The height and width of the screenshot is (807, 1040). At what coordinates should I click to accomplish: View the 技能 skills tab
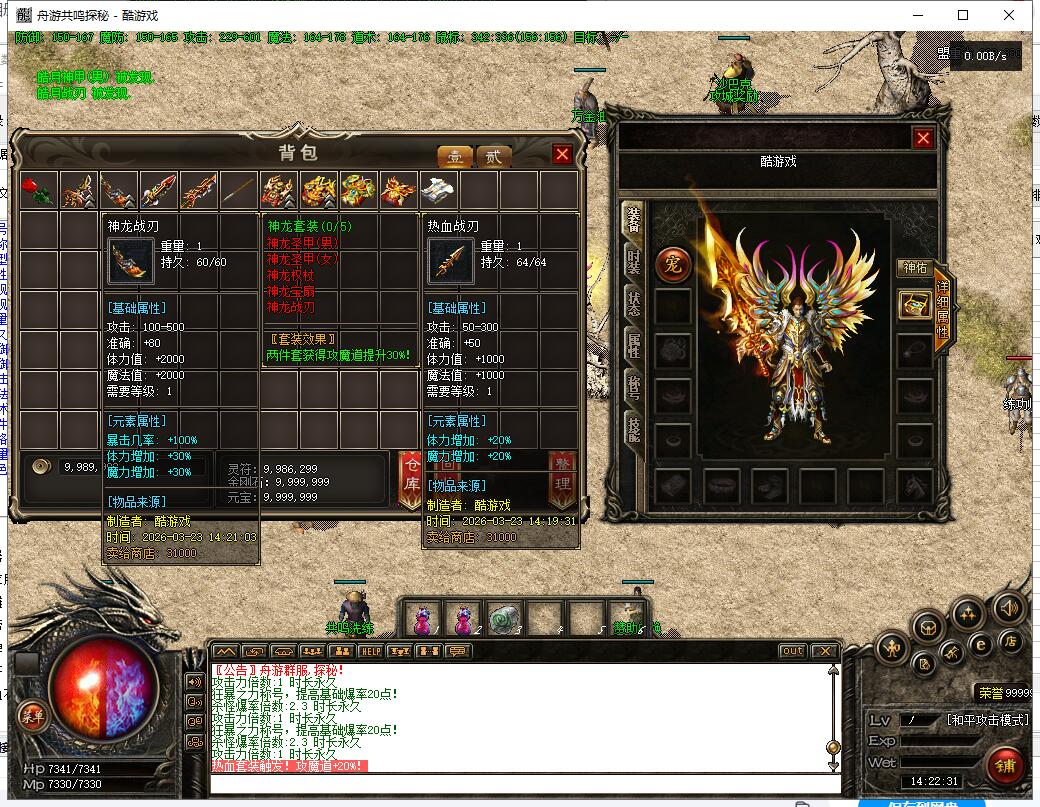(633, 430)
